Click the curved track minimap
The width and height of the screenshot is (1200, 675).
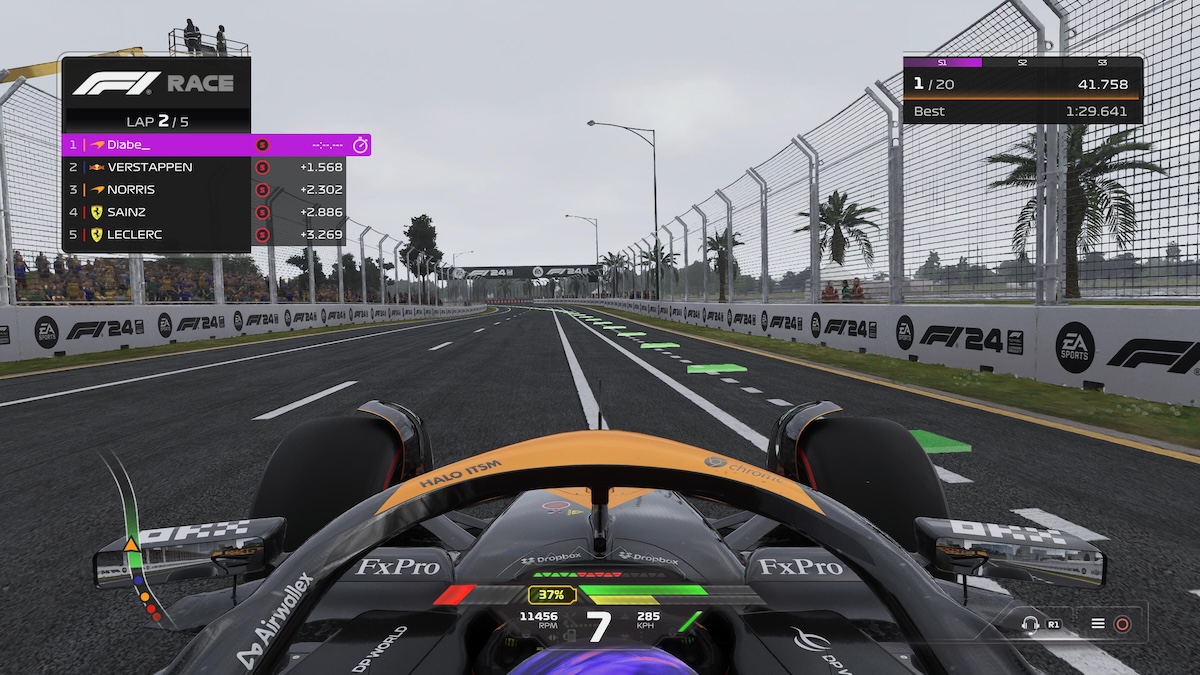coord(133,540)
